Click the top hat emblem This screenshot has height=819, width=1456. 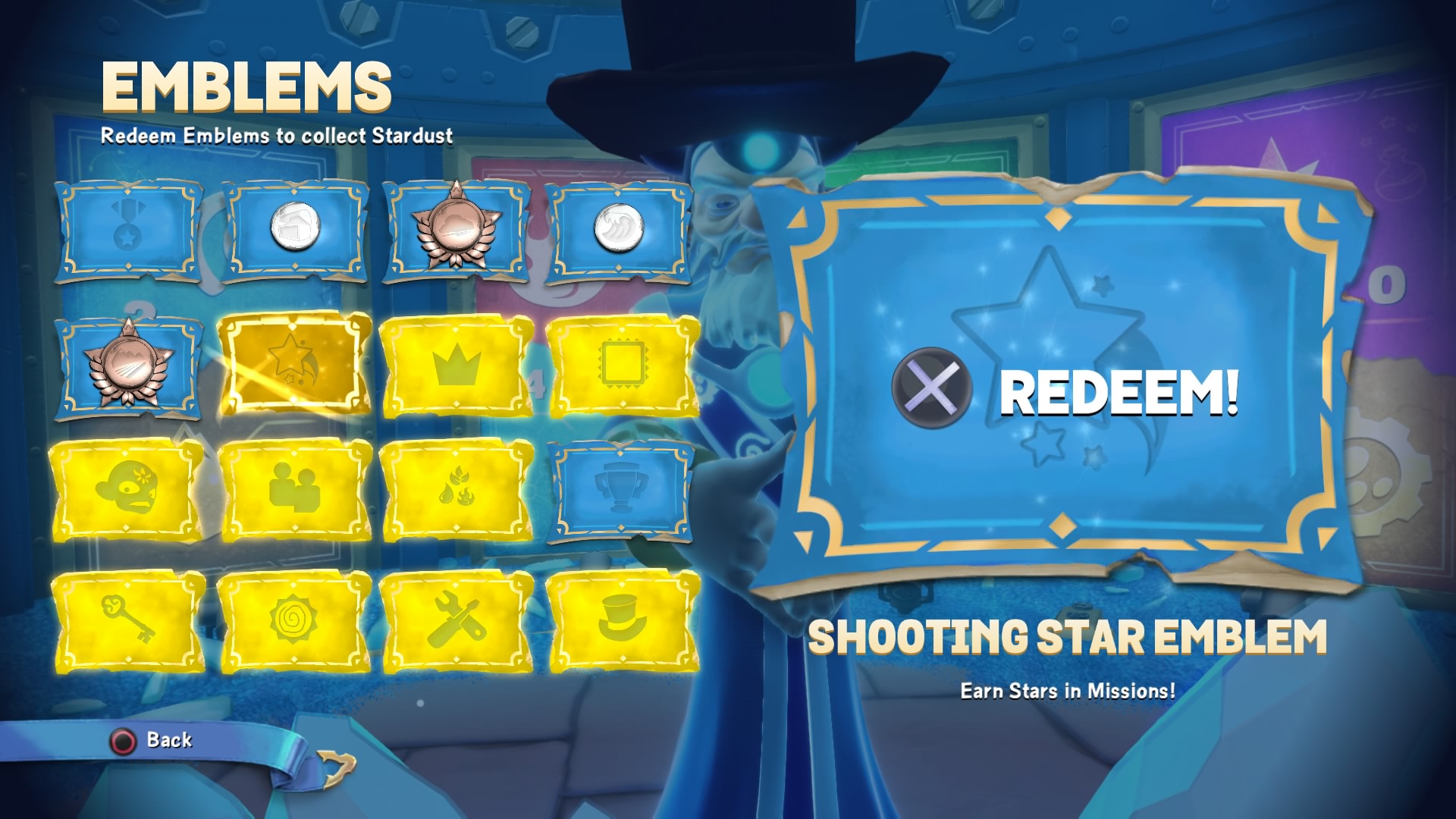coord(620,622)
